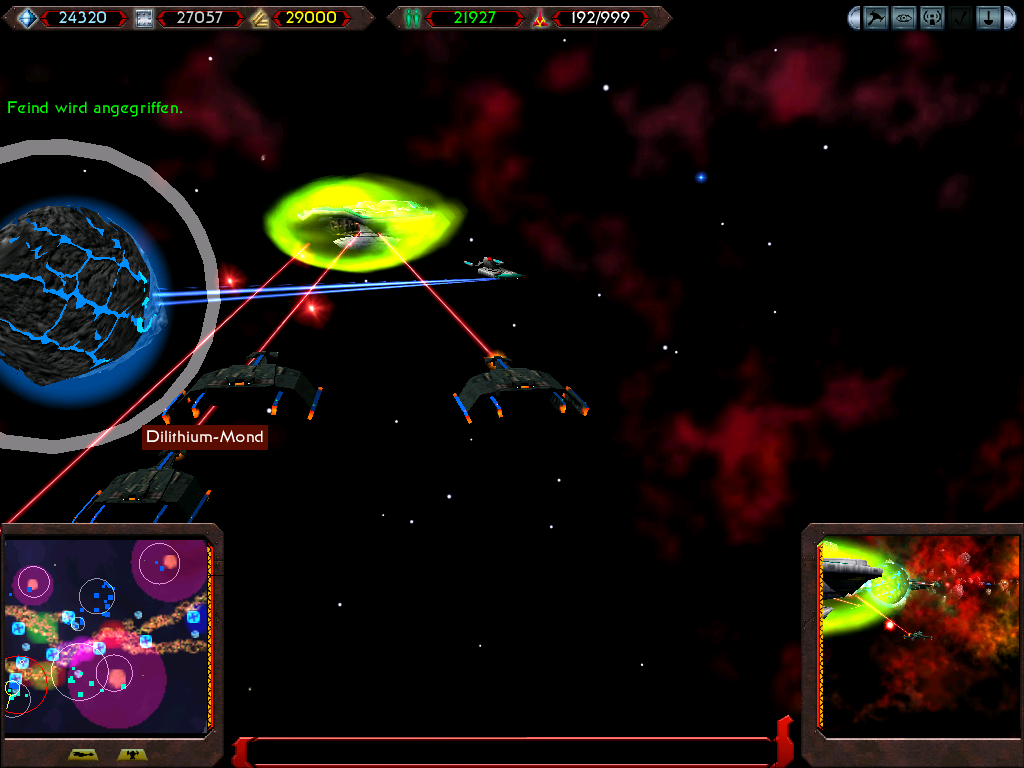
Task: Select the station icon button under minimap
Action: pyautogui.click(x=131, y=755)
